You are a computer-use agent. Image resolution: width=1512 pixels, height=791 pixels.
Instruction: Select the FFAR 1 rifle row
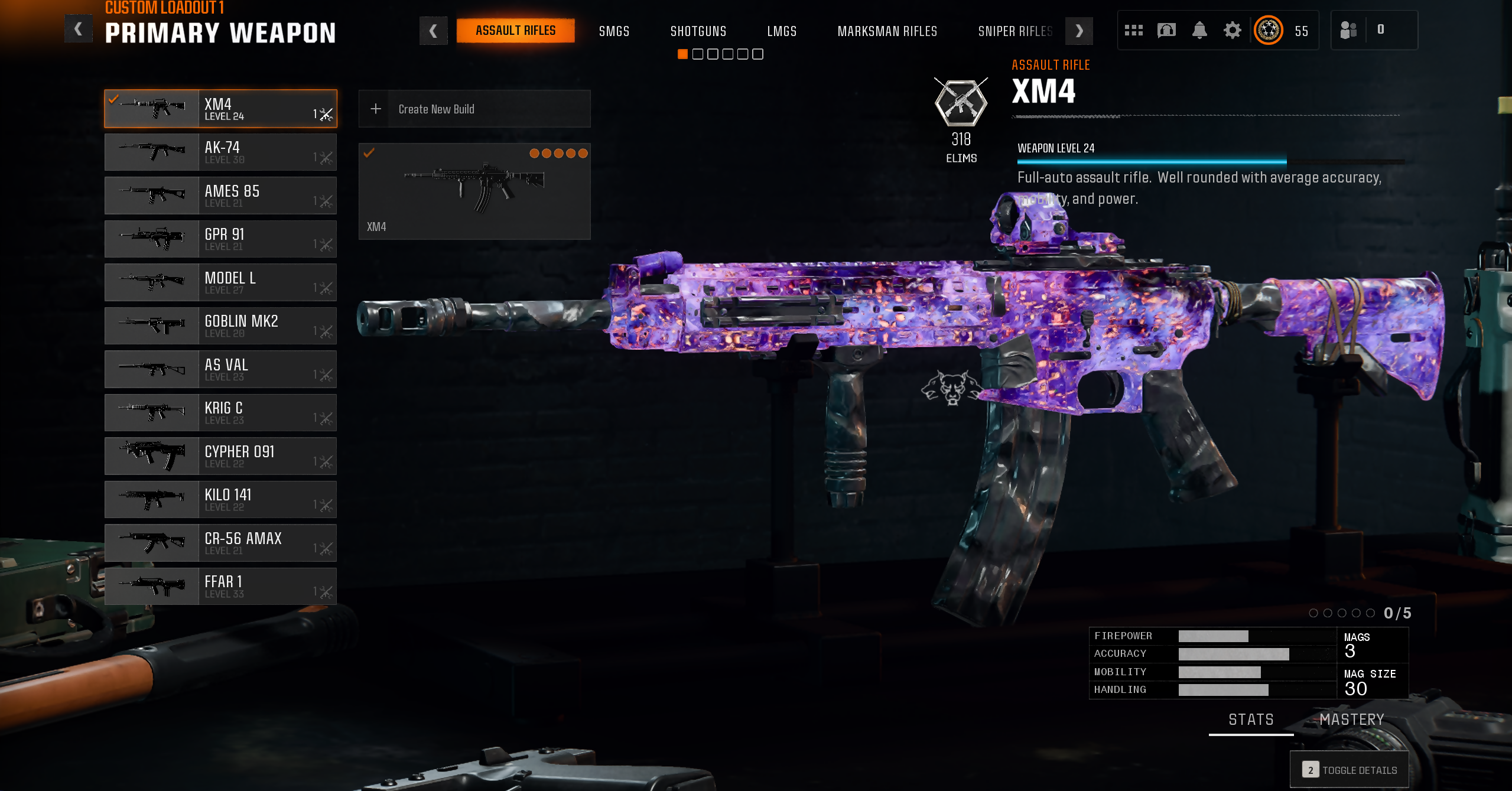[x=220, y=587]
